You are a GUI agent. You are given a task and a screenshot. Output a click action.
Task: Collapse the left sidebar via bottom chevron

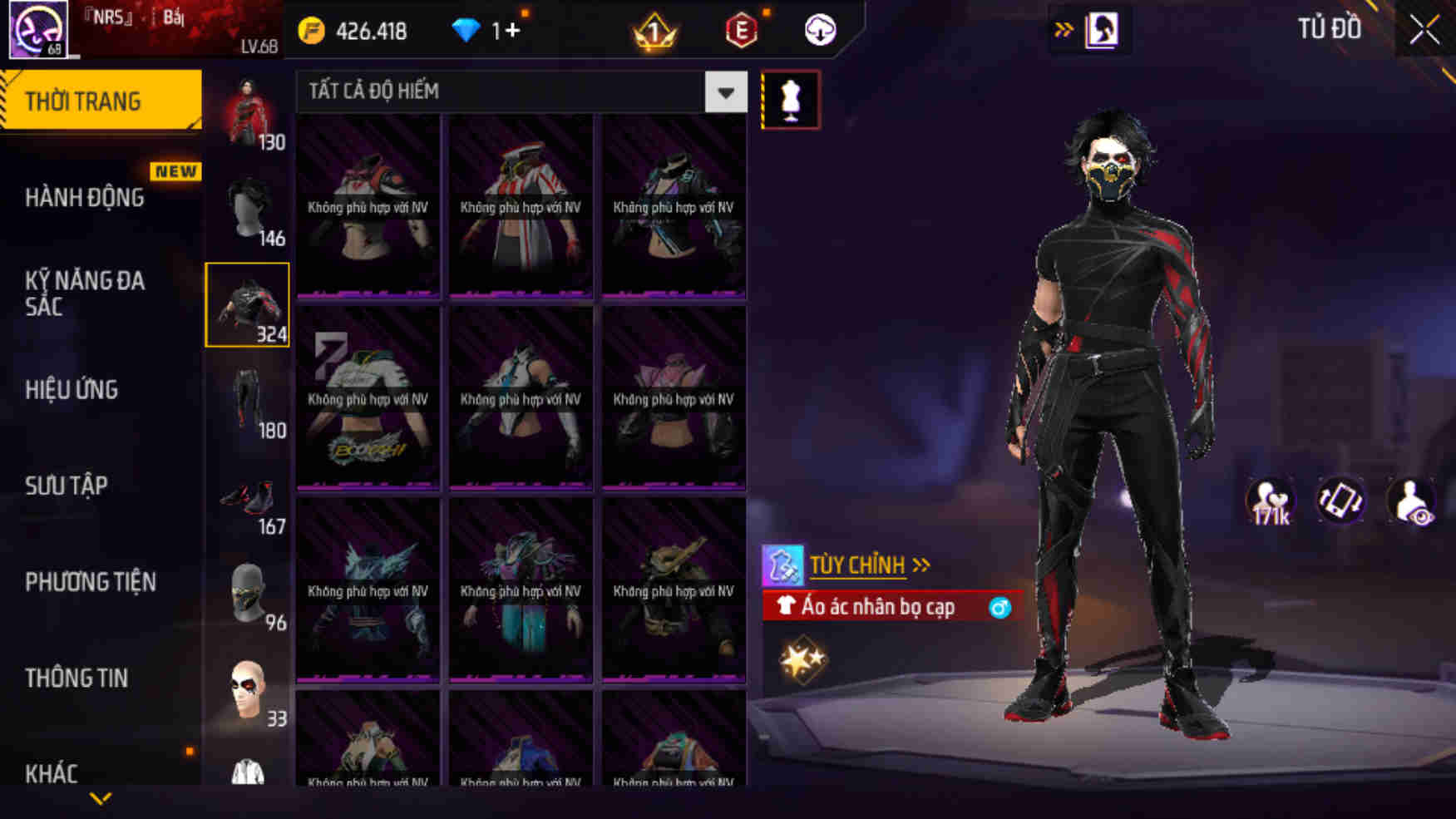pos(101,797)
